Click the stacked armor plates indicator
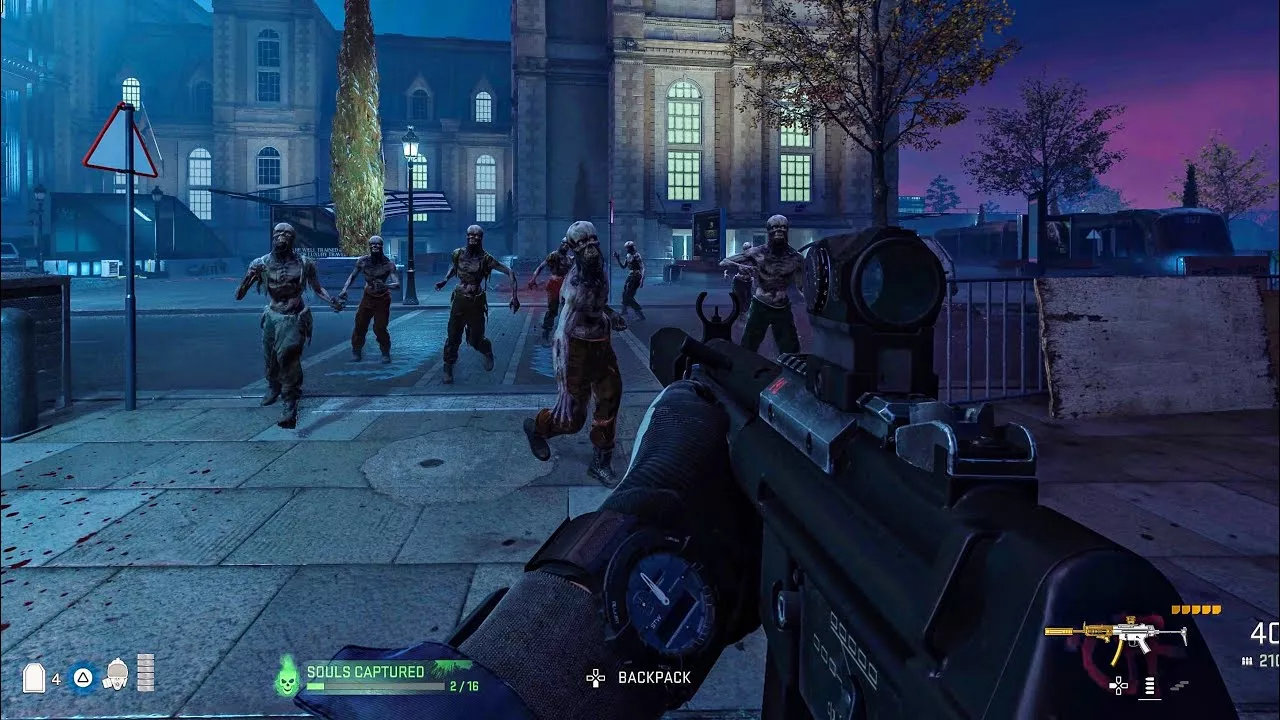1280x720 pixels. click(146, 672)
